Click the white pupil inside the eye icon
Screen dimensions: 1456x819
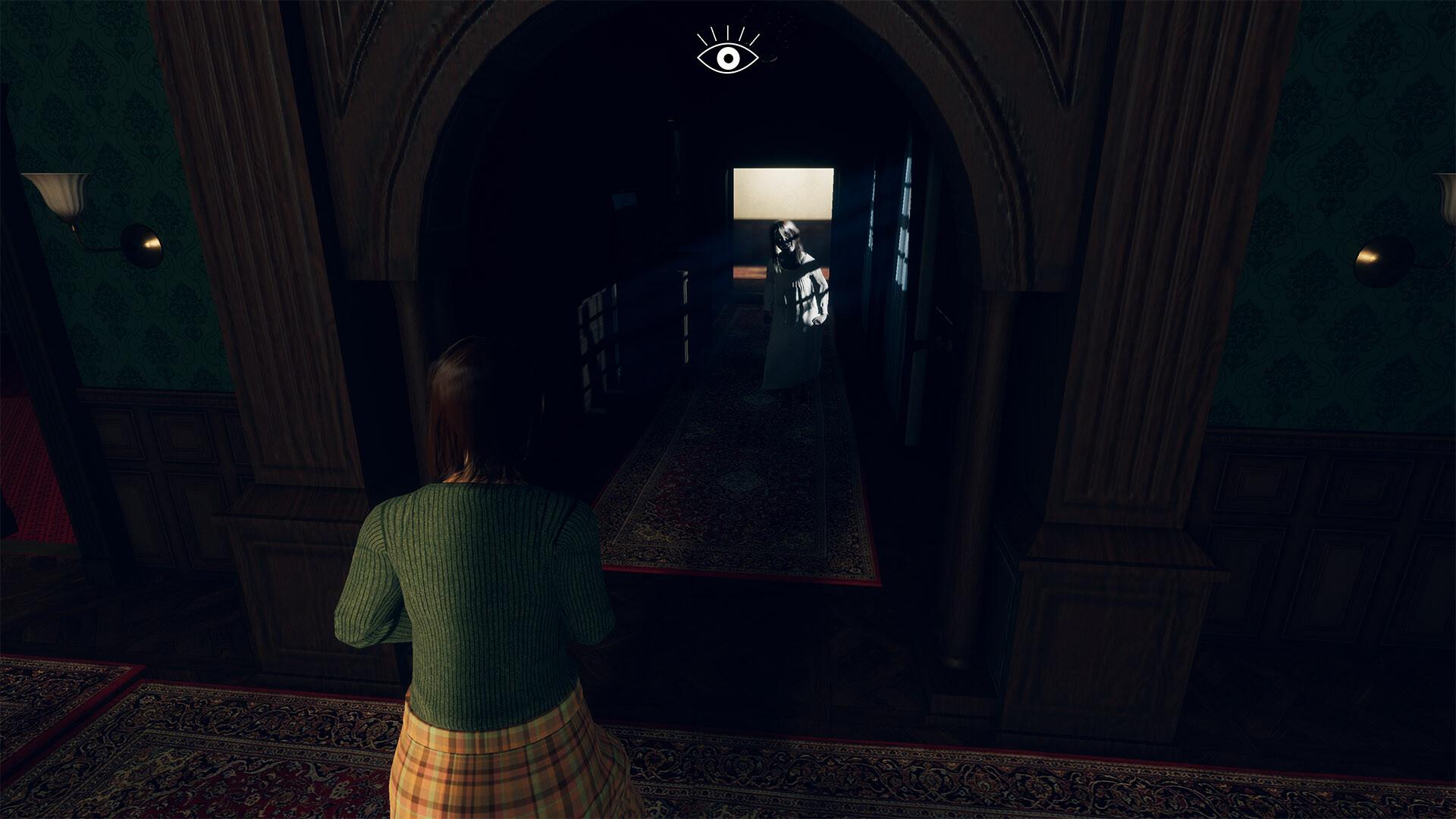coord(726,54)
